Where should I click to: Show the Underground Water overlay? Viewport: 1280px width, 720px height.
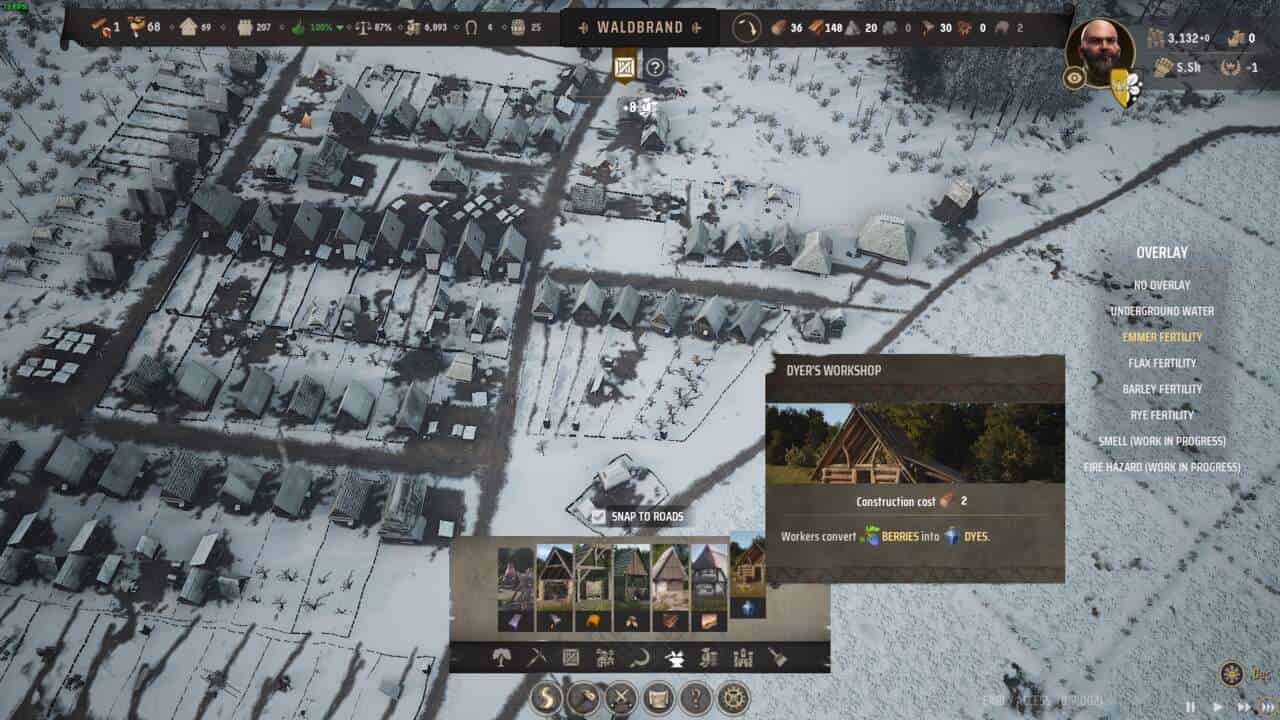1162,311
